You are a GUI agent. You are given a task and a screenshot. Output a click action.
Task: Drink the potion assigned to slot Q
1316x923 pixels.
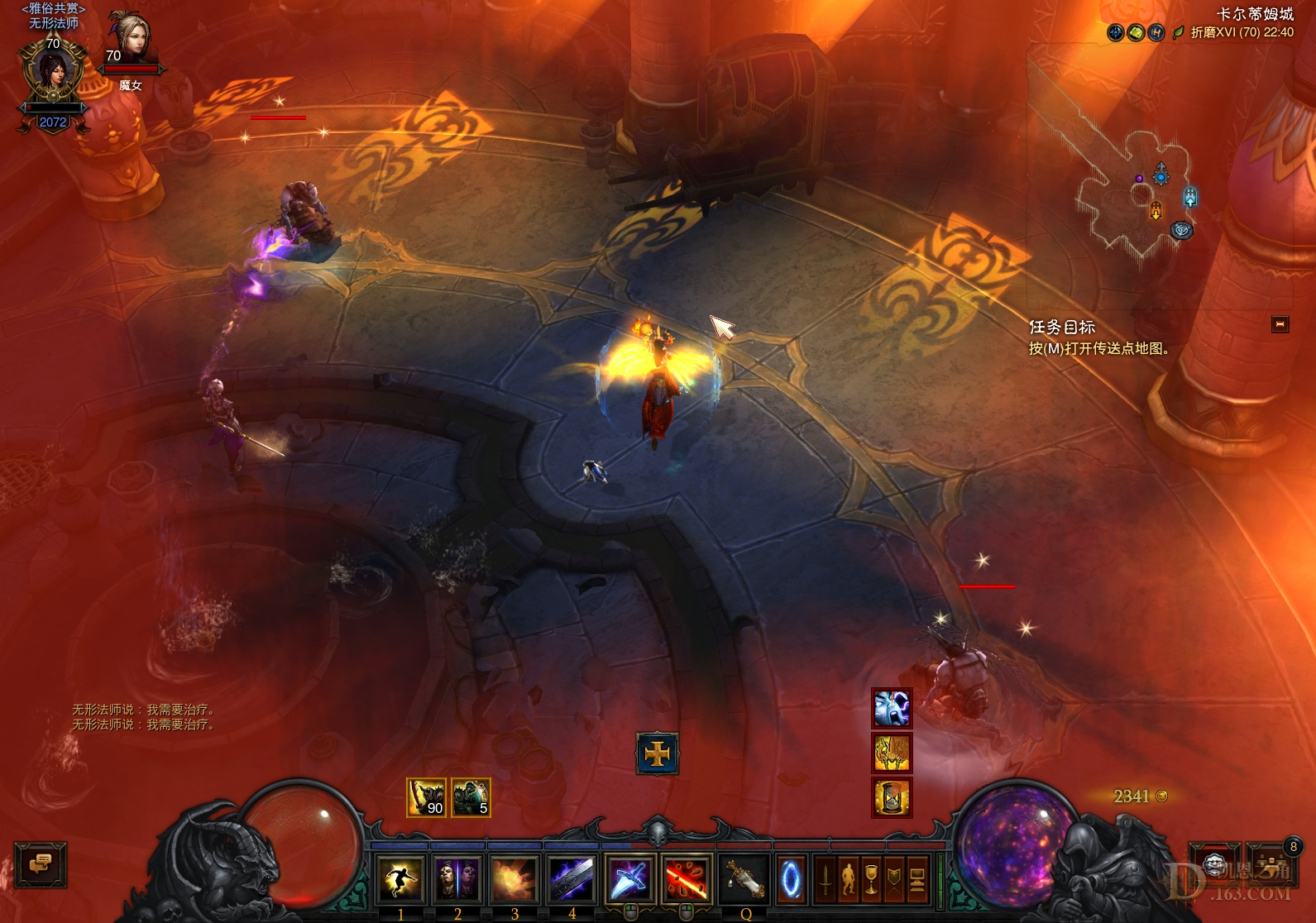(745, 879)
